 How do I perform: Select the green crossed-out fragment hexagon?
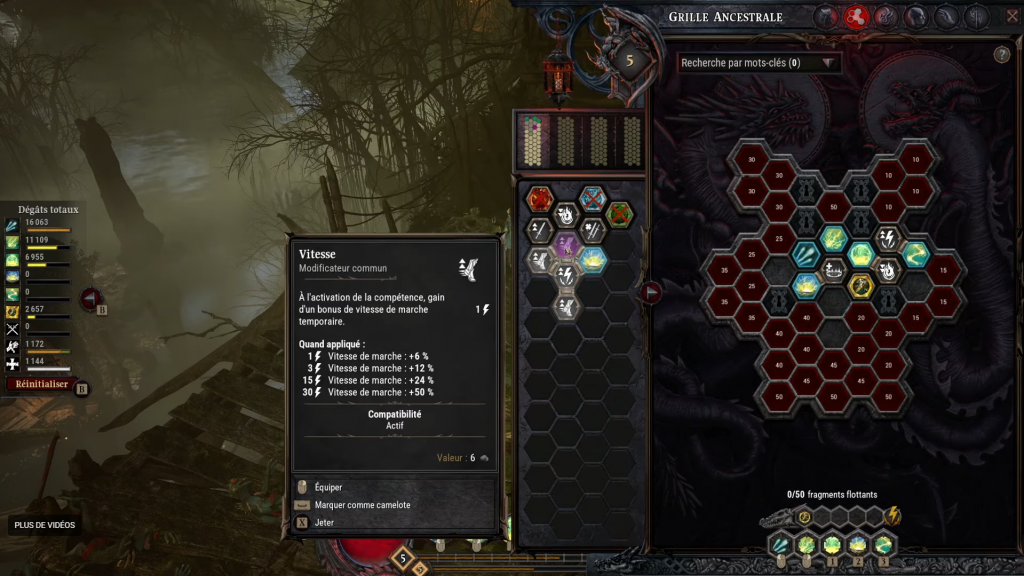click(x=620, y=213)
